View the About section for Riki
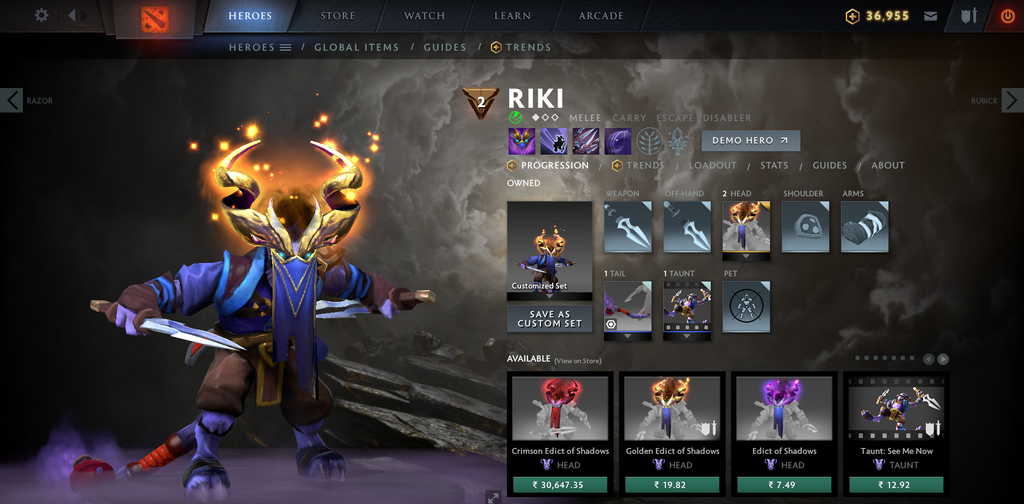Screen dimensions: 1024x504 point(887,166)
